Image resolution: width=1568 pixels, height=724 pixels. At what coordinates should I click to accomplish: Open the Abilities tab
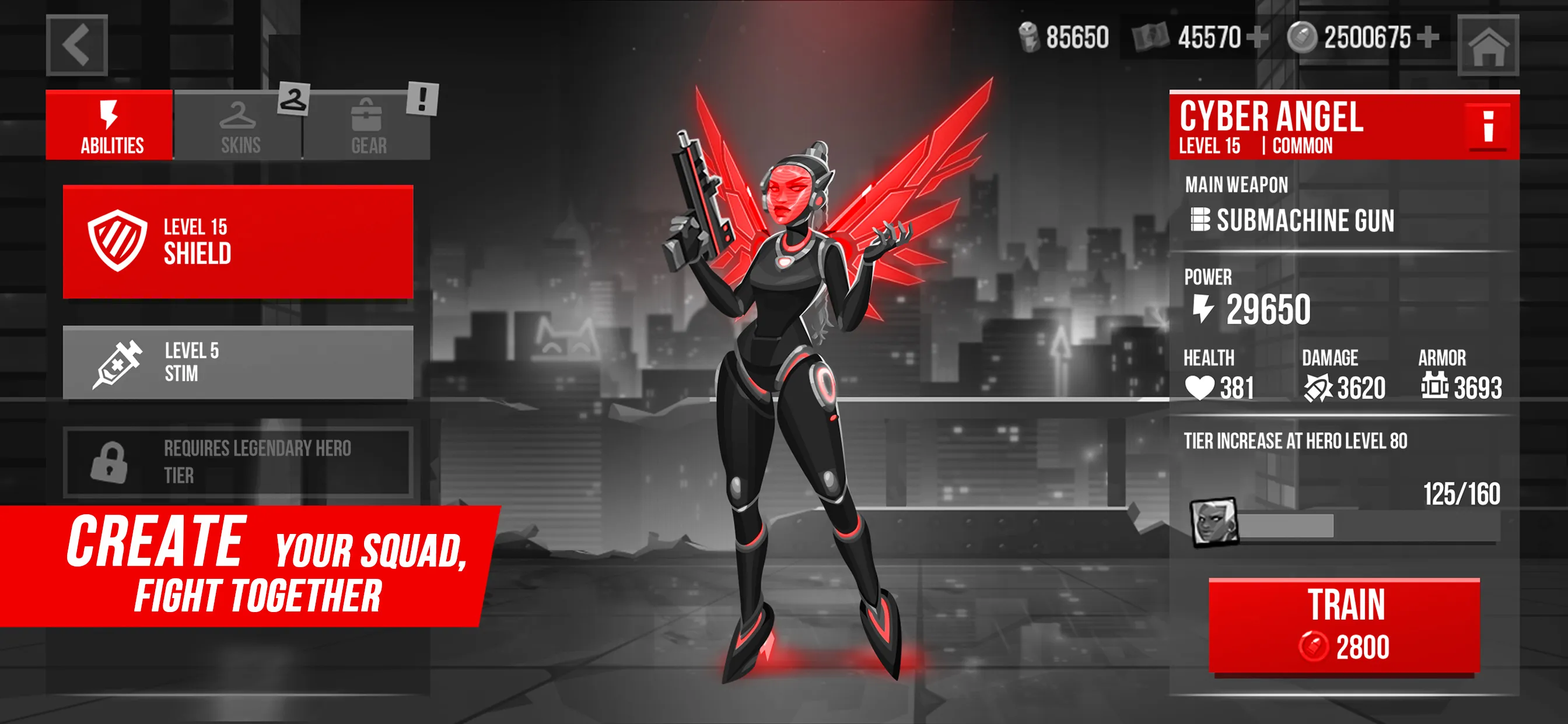[x=108, y=125]
